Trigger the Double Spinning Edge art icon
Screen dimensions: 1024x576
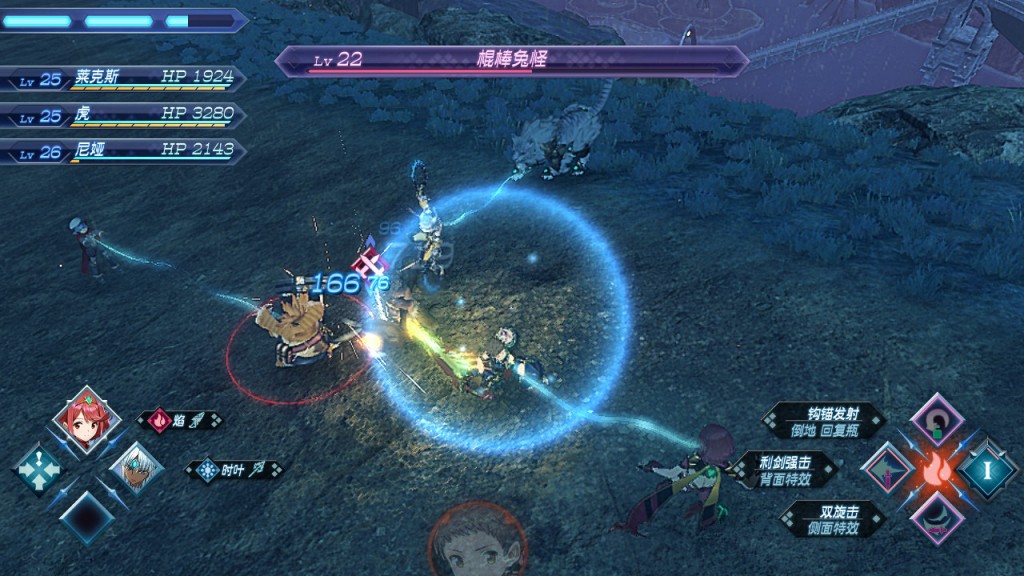[937, 517]
